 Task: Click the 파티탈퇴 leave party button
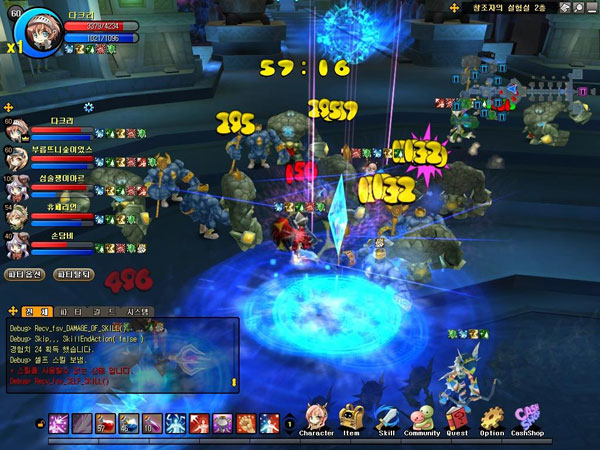pos(74,273)
